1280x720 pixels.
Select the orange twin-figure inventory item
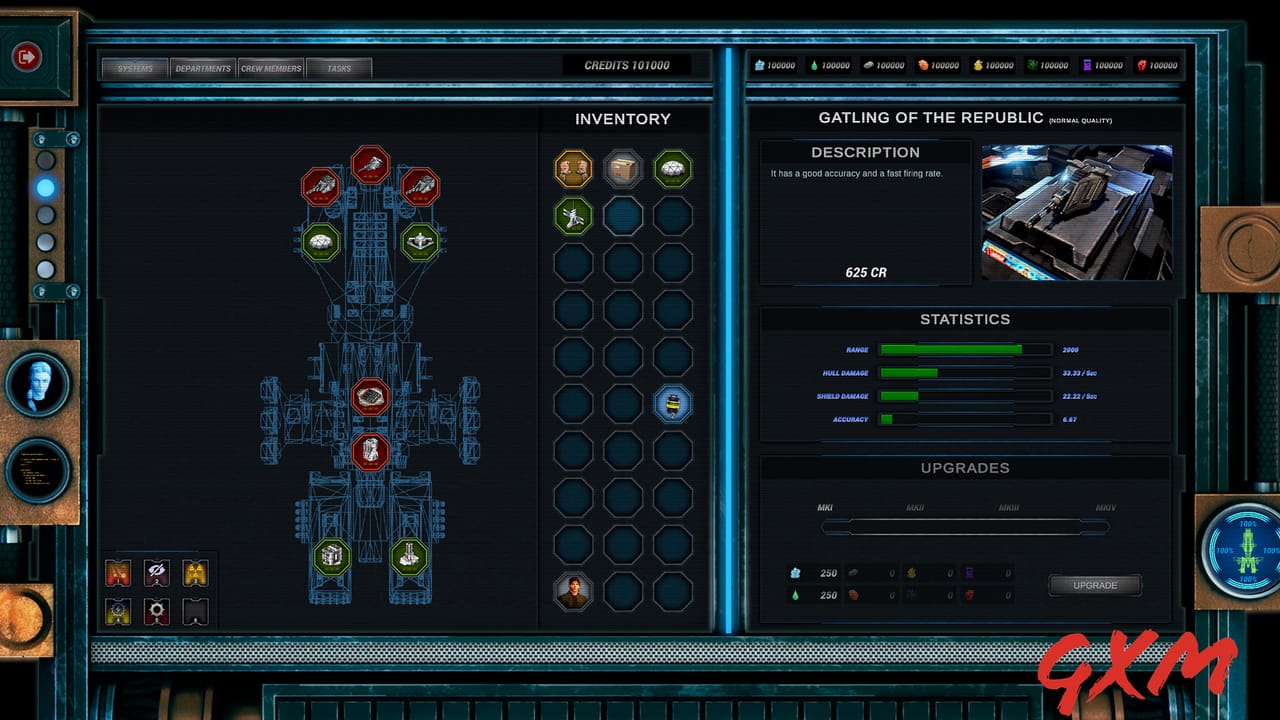pyautogui.click(x=574, y=169)
